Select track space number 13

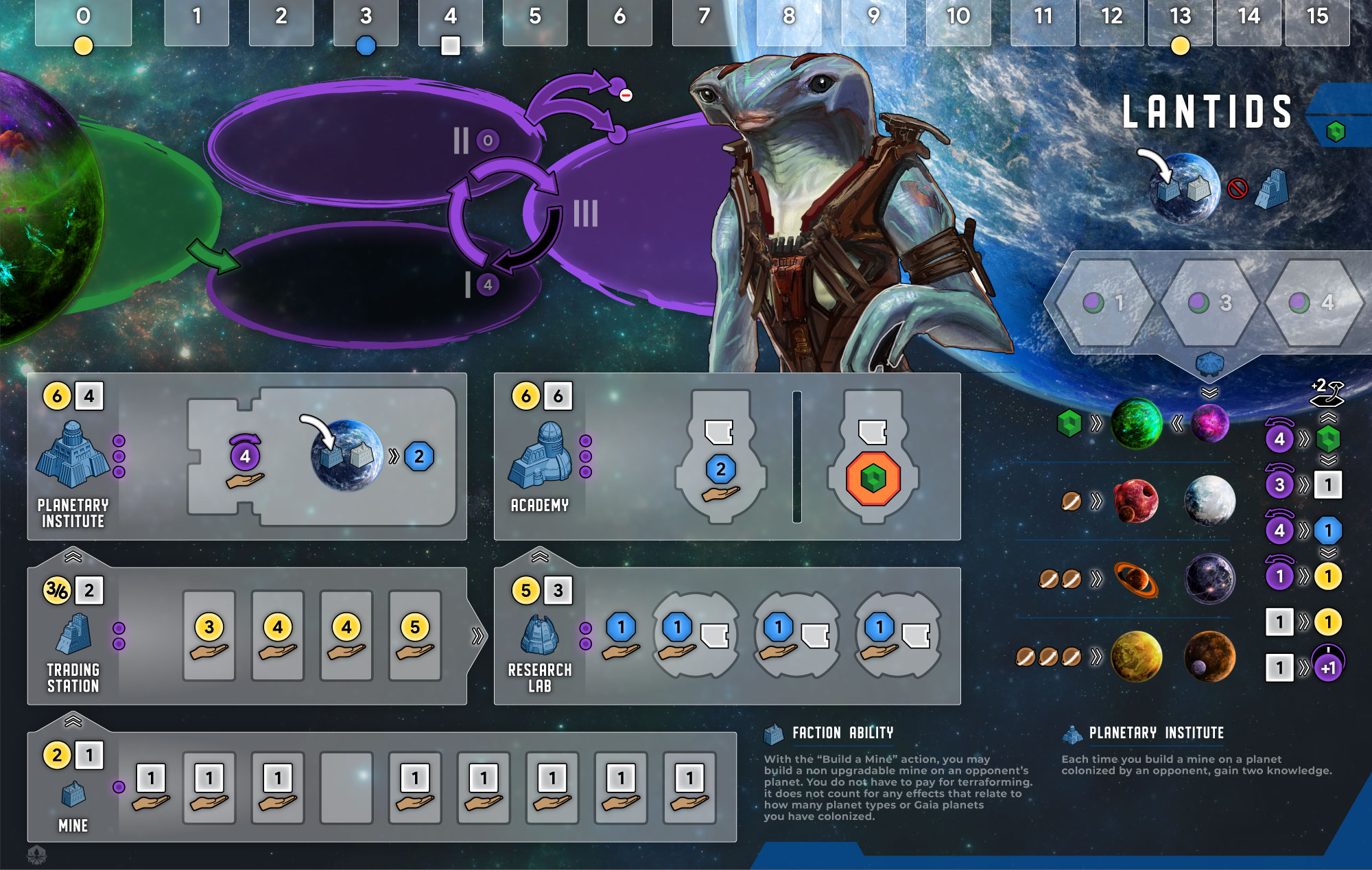1180,22
